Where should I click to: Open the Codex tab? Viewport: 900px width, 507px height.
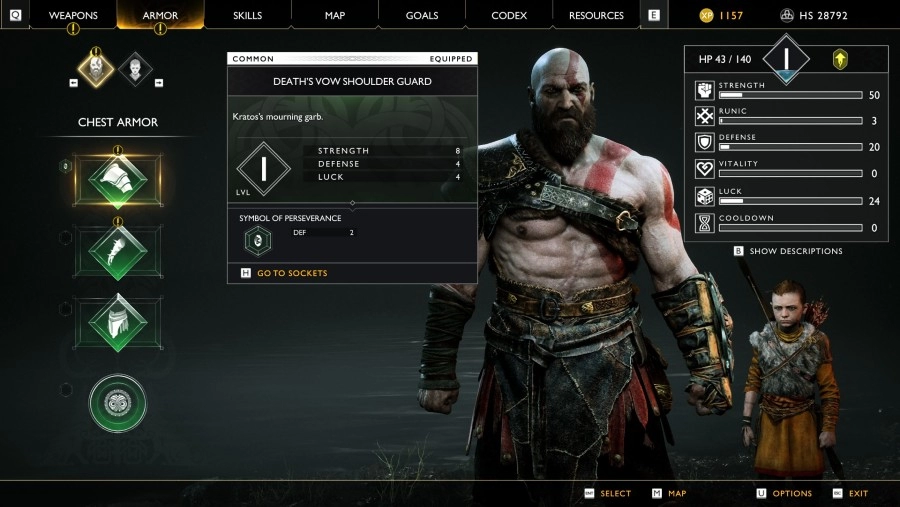point(509,15)
